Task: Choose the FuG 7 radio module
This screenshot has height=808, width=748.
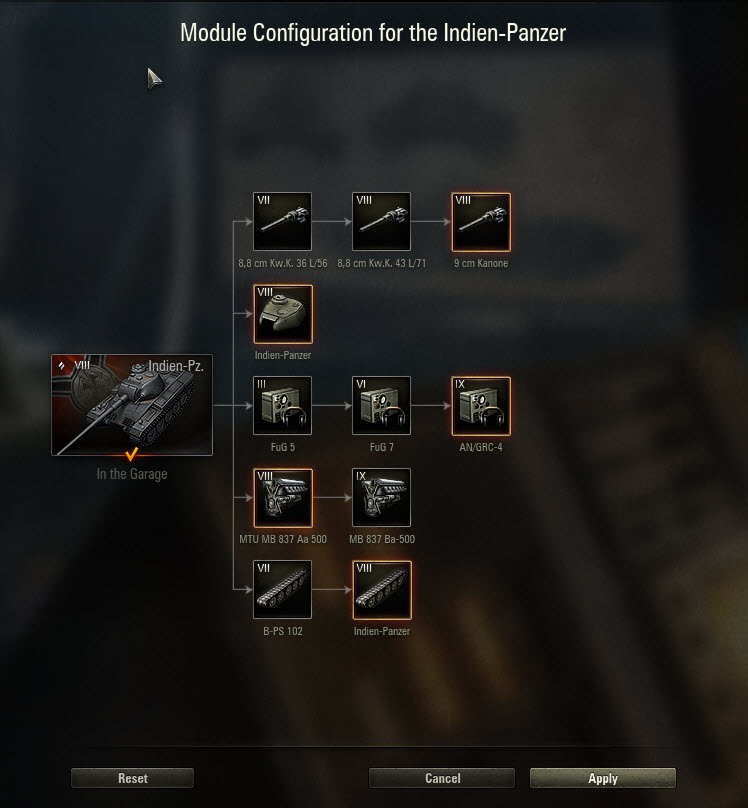Action: (x=381, y=406)
